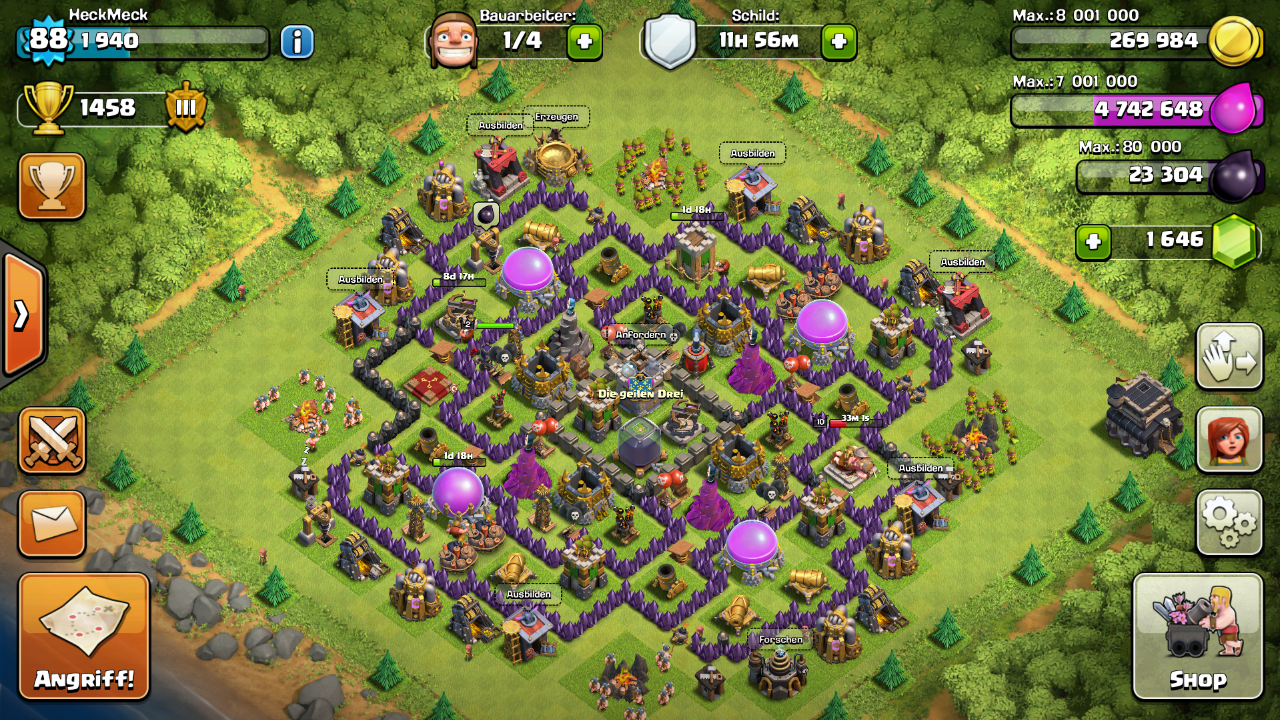
Task: Add builders with the green plus
Action: click(x=584, y=41)
